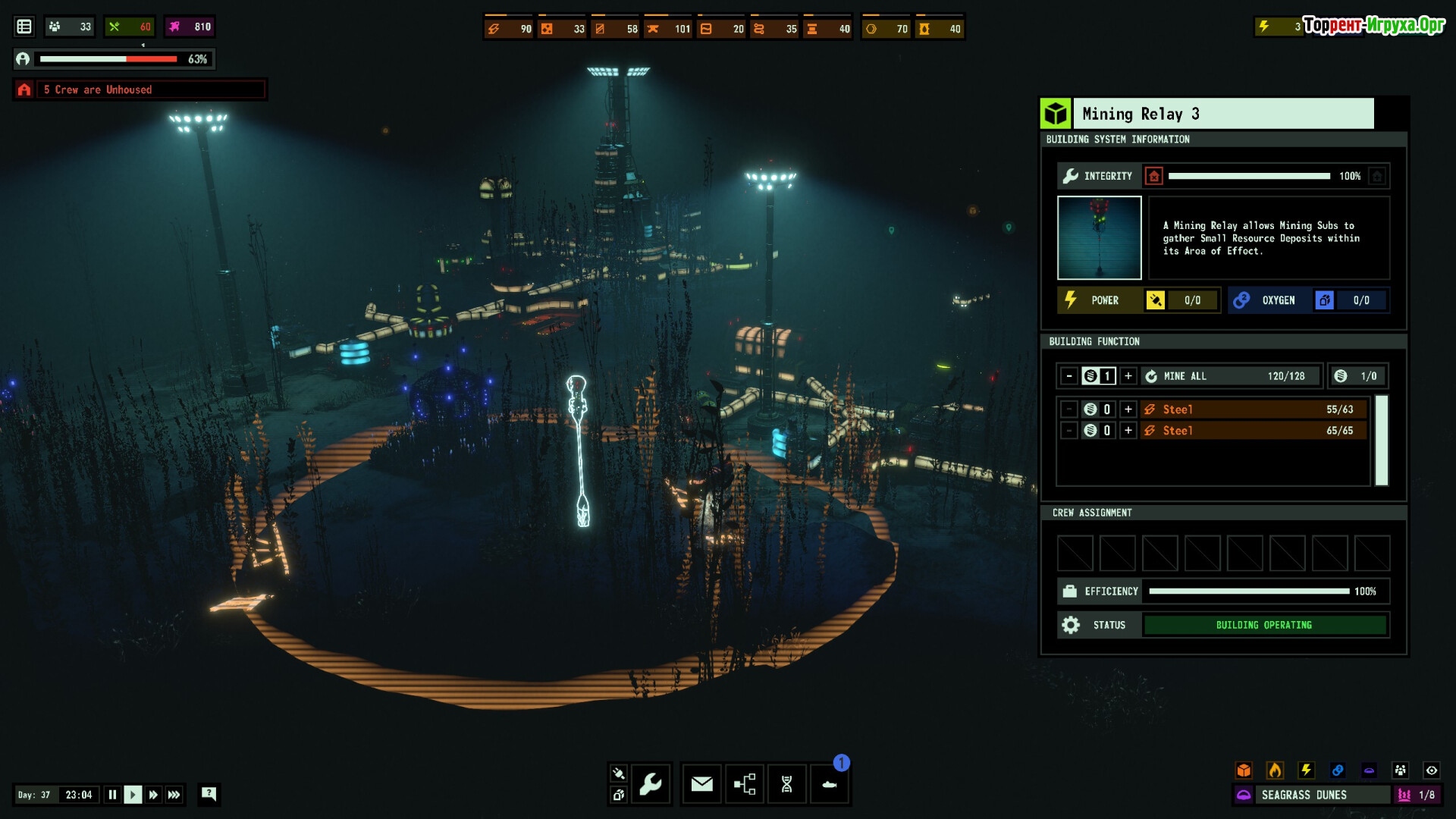Image resolution: width=1456 pixels, height=819 pixels.
Task: Open the help speech-bubble button
Action: [209, 794]
